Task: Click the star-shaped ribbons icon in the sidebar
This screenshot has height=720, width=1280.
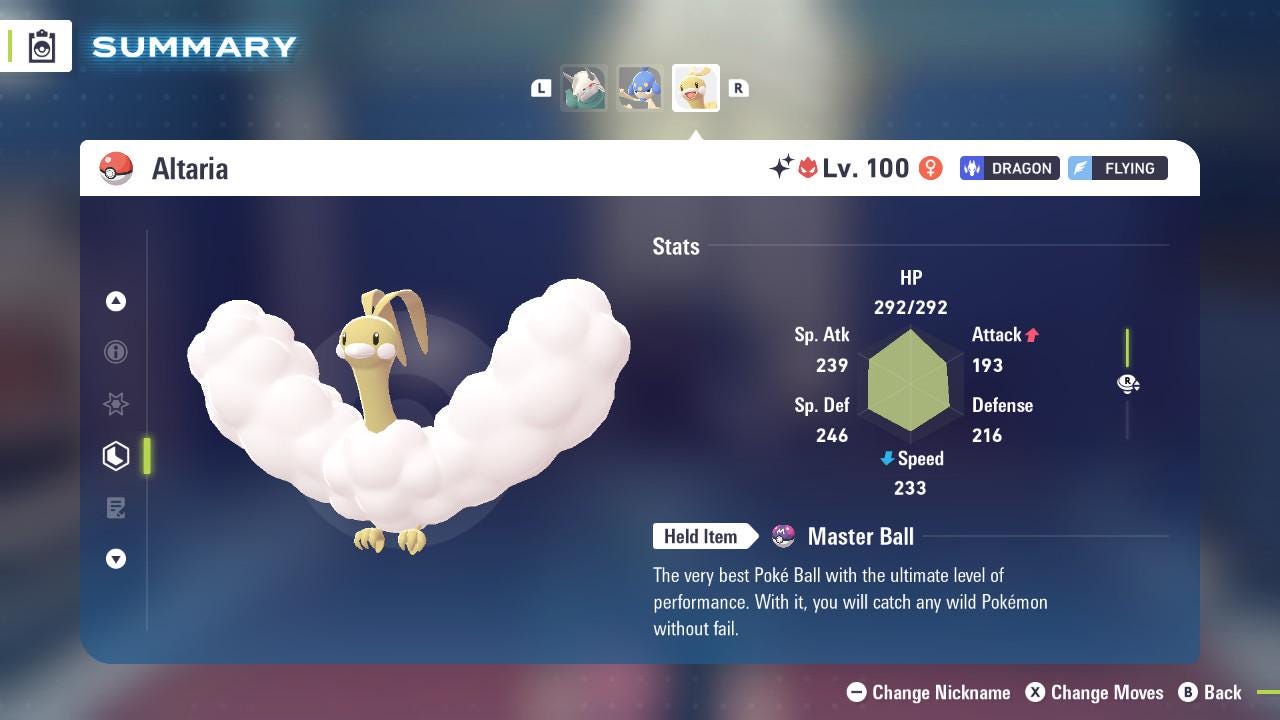Action: click(116, 404)
